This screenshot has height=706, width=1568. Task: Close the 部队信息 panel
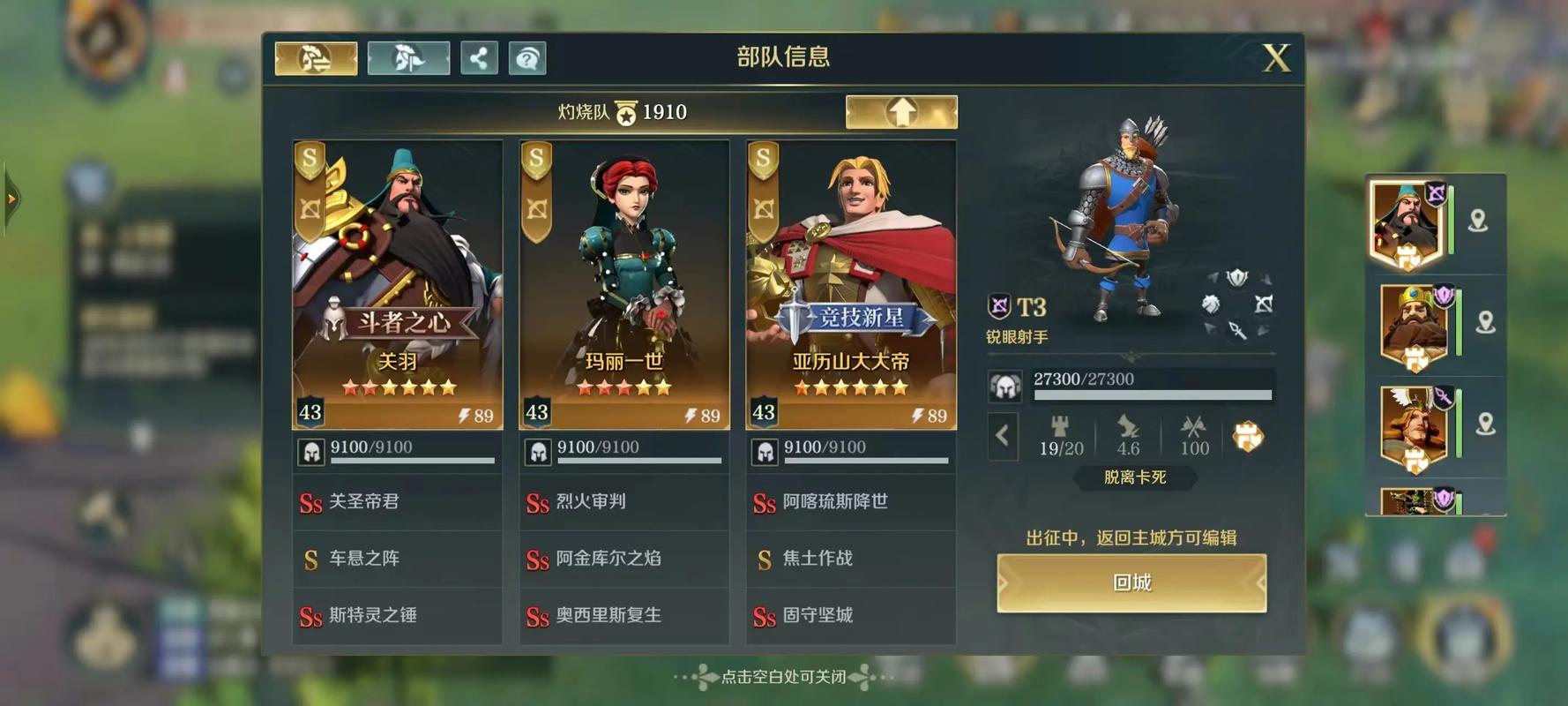click(1275, 58)
